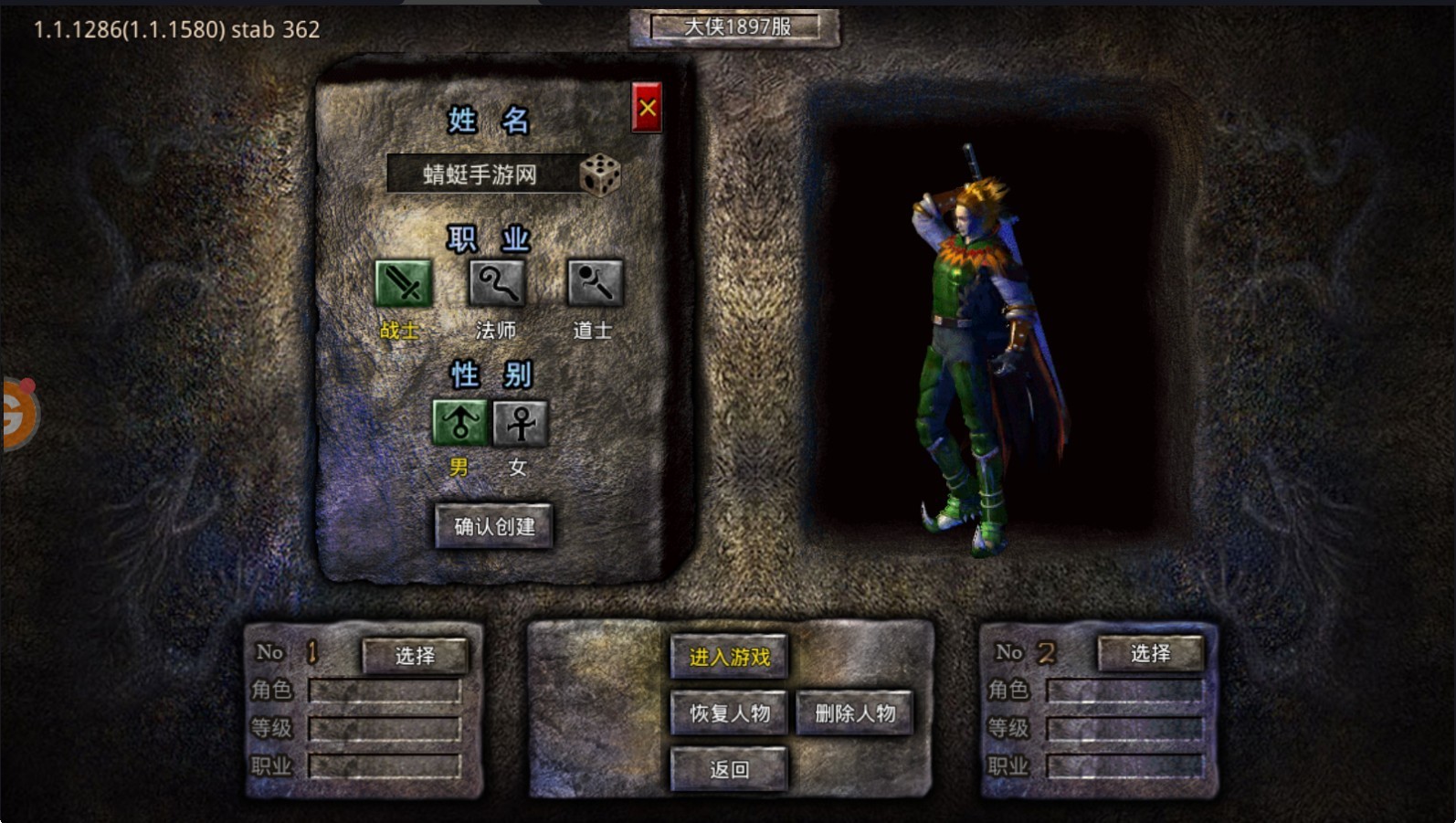Go back with the 返回 button
1456x823 pixels.
click(729, 769)
